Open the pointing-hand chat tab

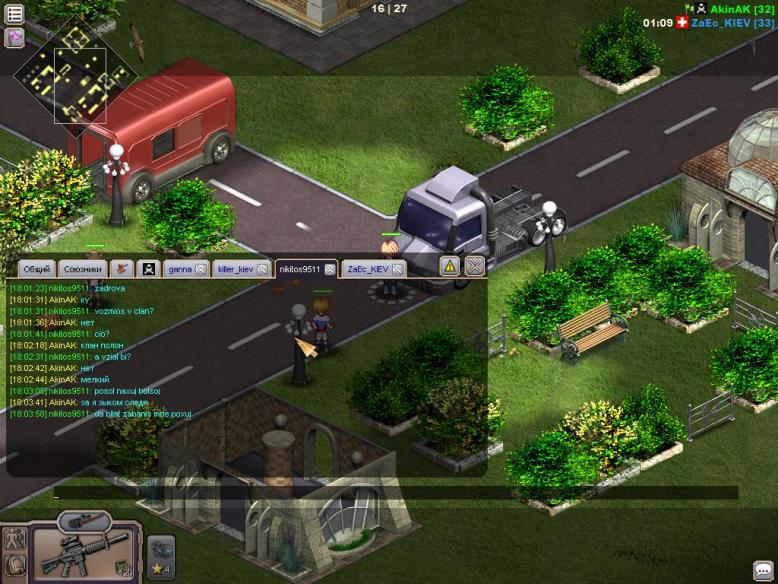pyautogui.click(x=122, y=268)
